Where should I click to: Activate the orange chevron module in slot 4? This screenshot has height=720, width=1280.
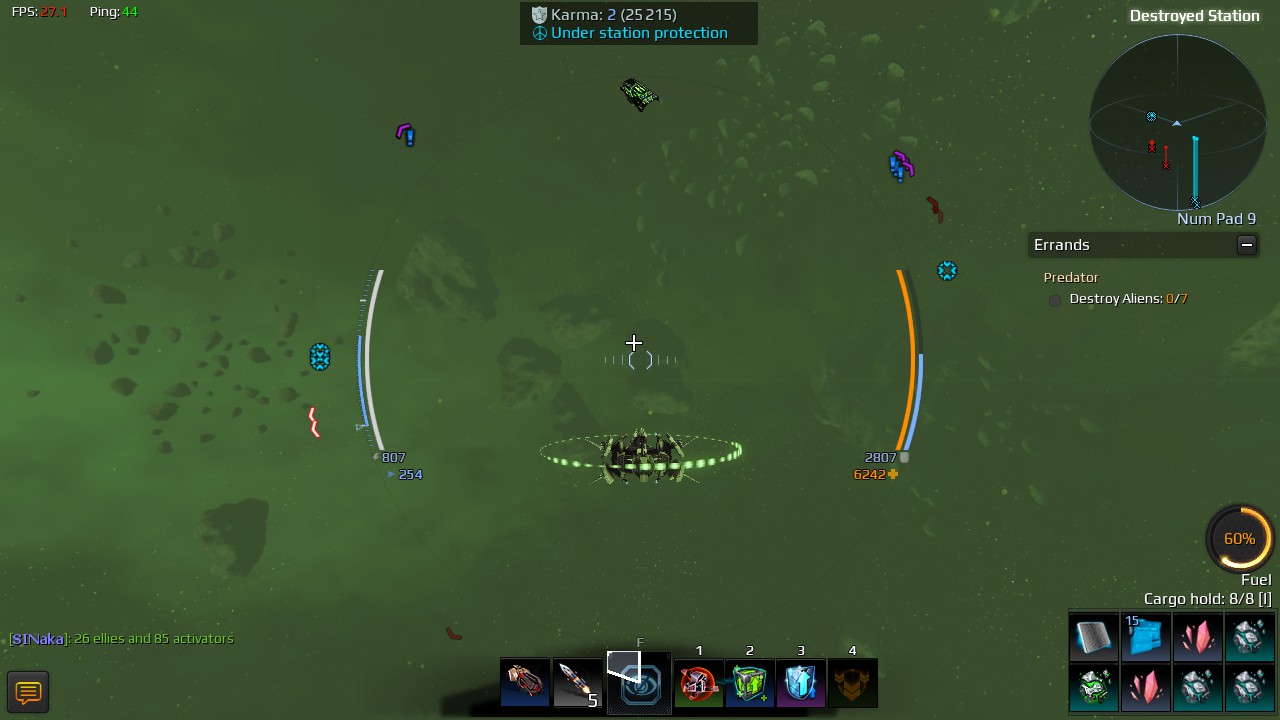click(x=852, y=683)
